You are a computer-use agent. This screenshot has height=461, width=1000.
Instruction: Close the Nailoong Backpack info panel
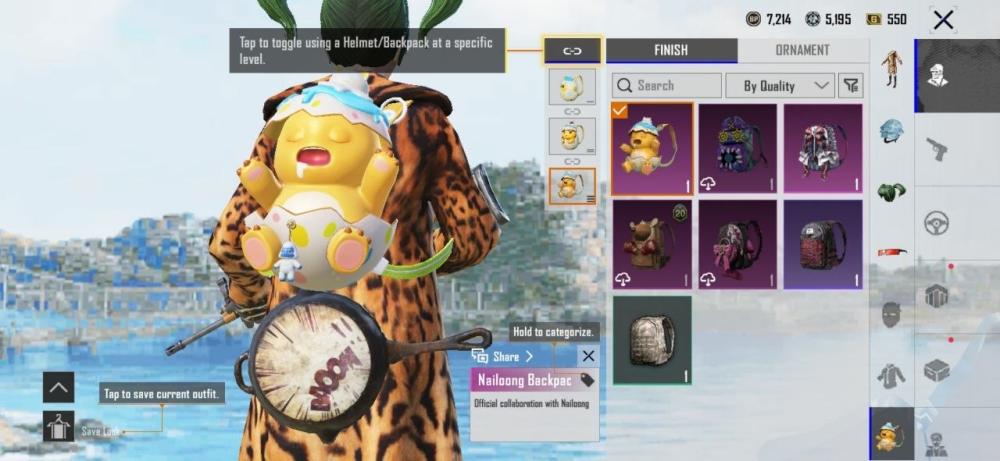pos(588,356)
